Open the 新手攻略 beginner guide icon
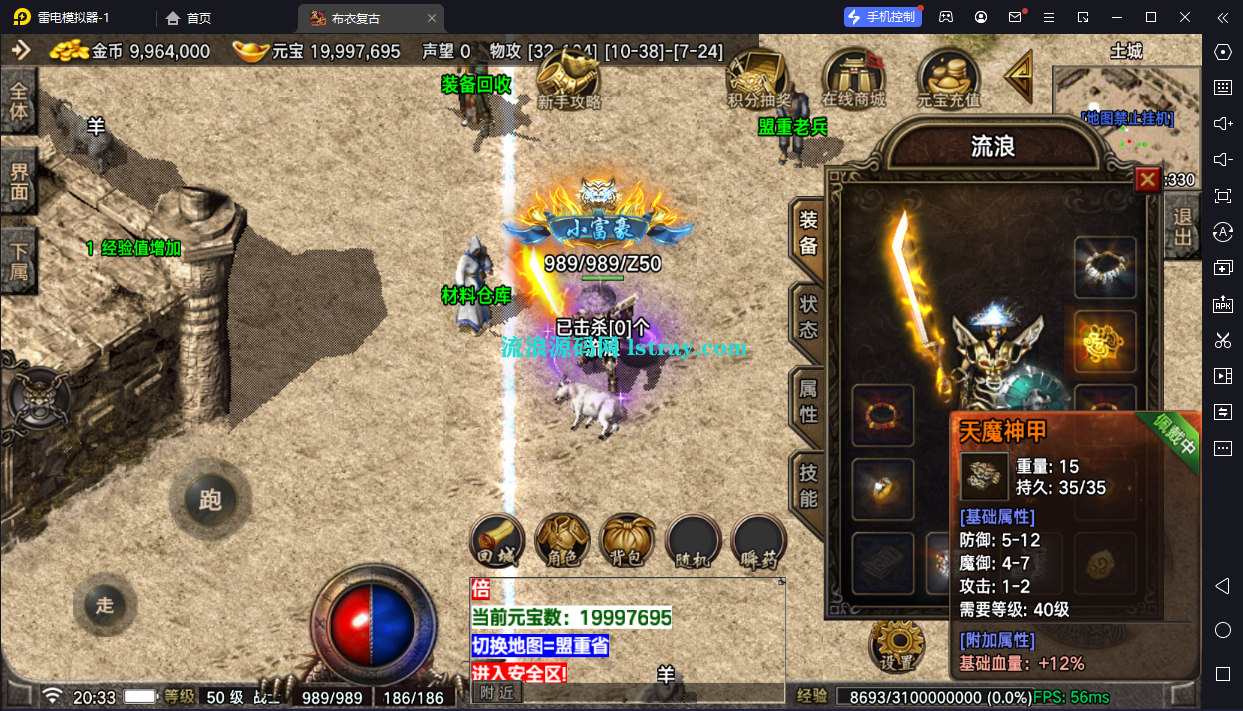 (569, 78)
